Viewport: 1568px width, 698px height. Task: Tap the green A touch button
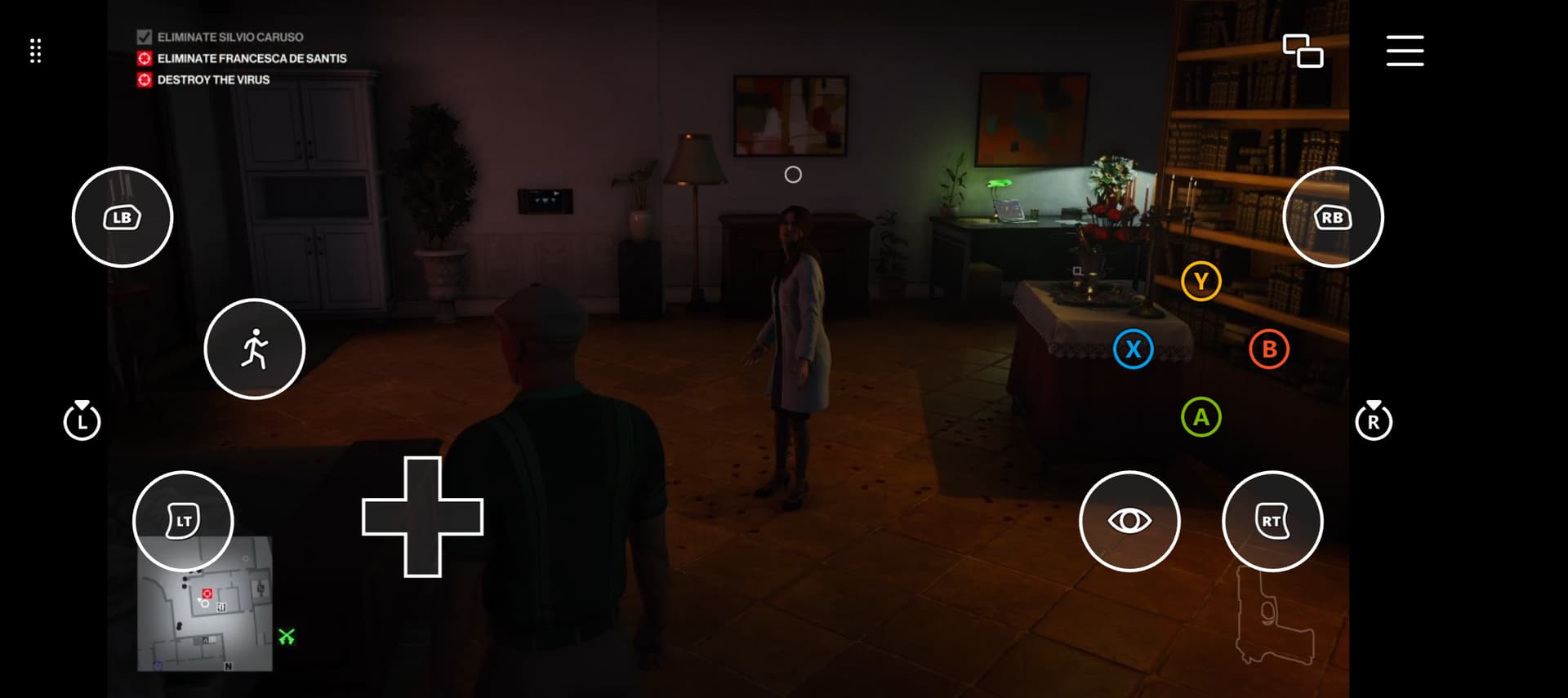click(1200, 417)
